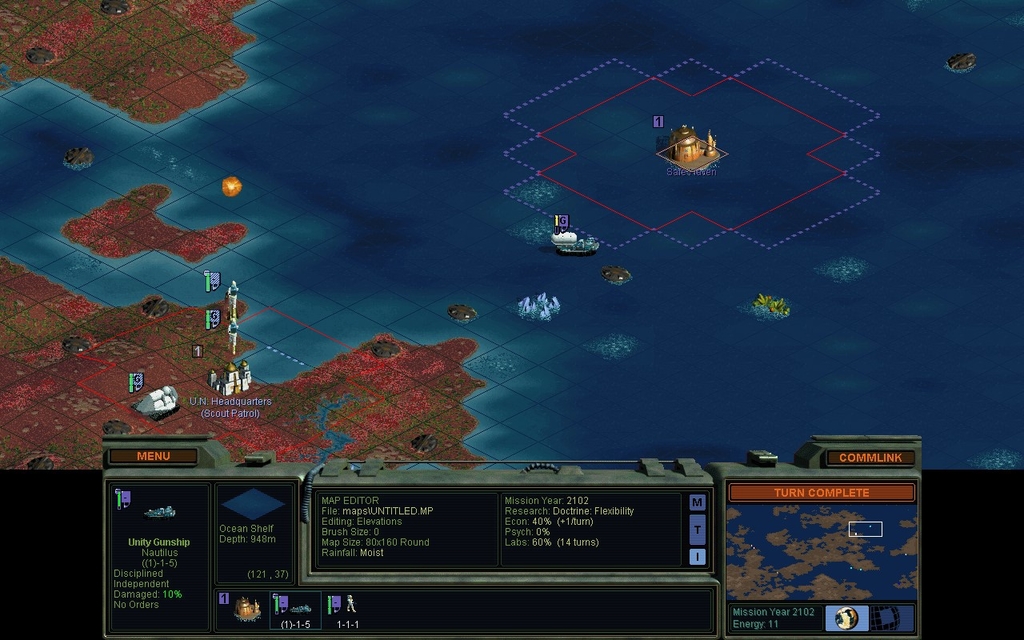Screen dimensions: 1024x640
Task: Open the MENU button
Action: (x=153, y=457)
